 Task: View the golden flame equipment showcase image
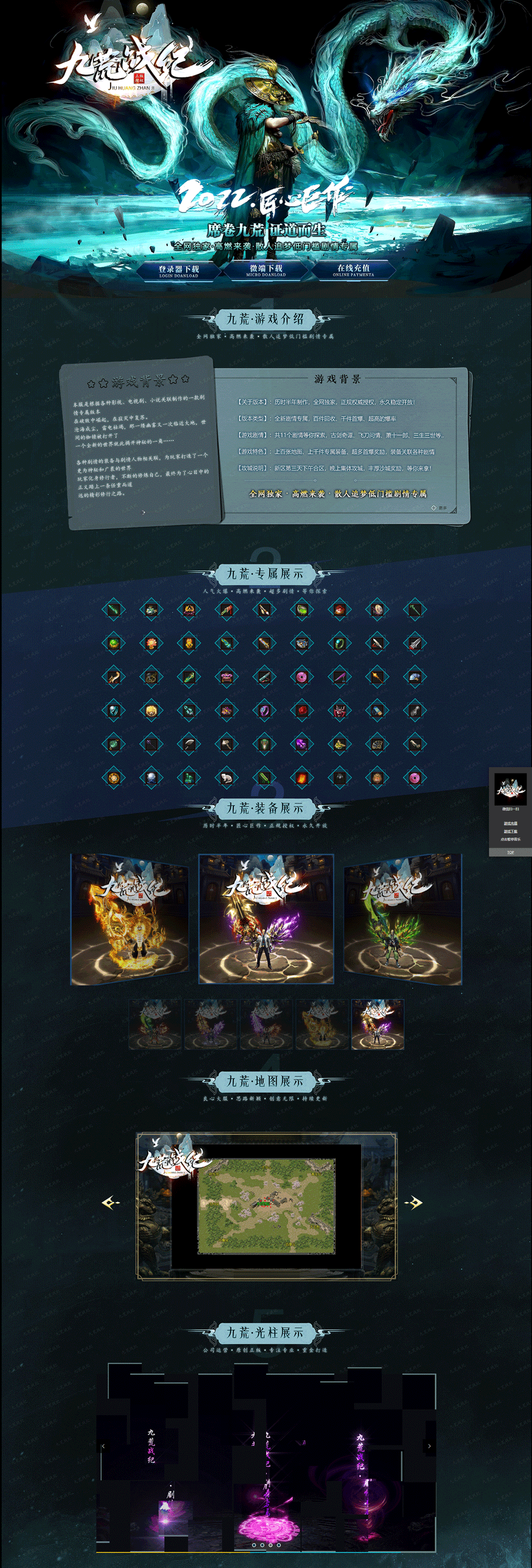(129, 918)
